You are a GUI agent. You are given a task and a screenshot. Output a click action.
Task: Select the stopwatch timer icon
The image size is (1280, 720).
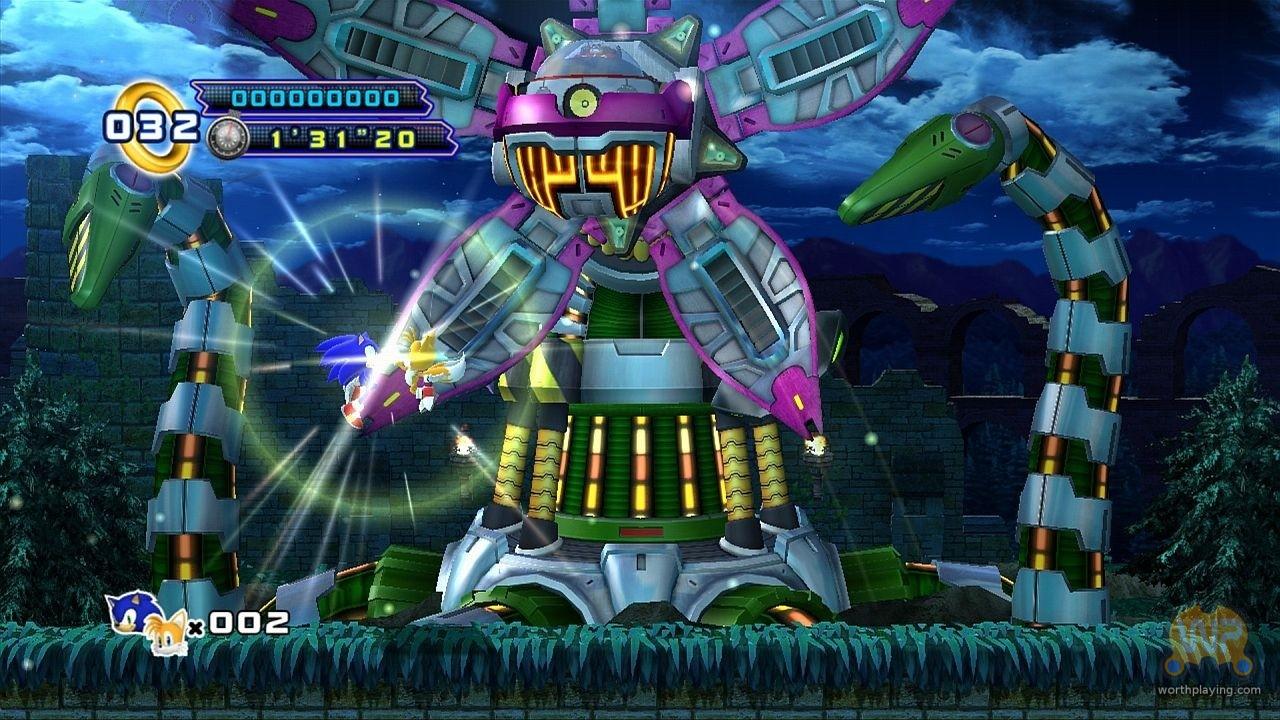coord(227,137)
